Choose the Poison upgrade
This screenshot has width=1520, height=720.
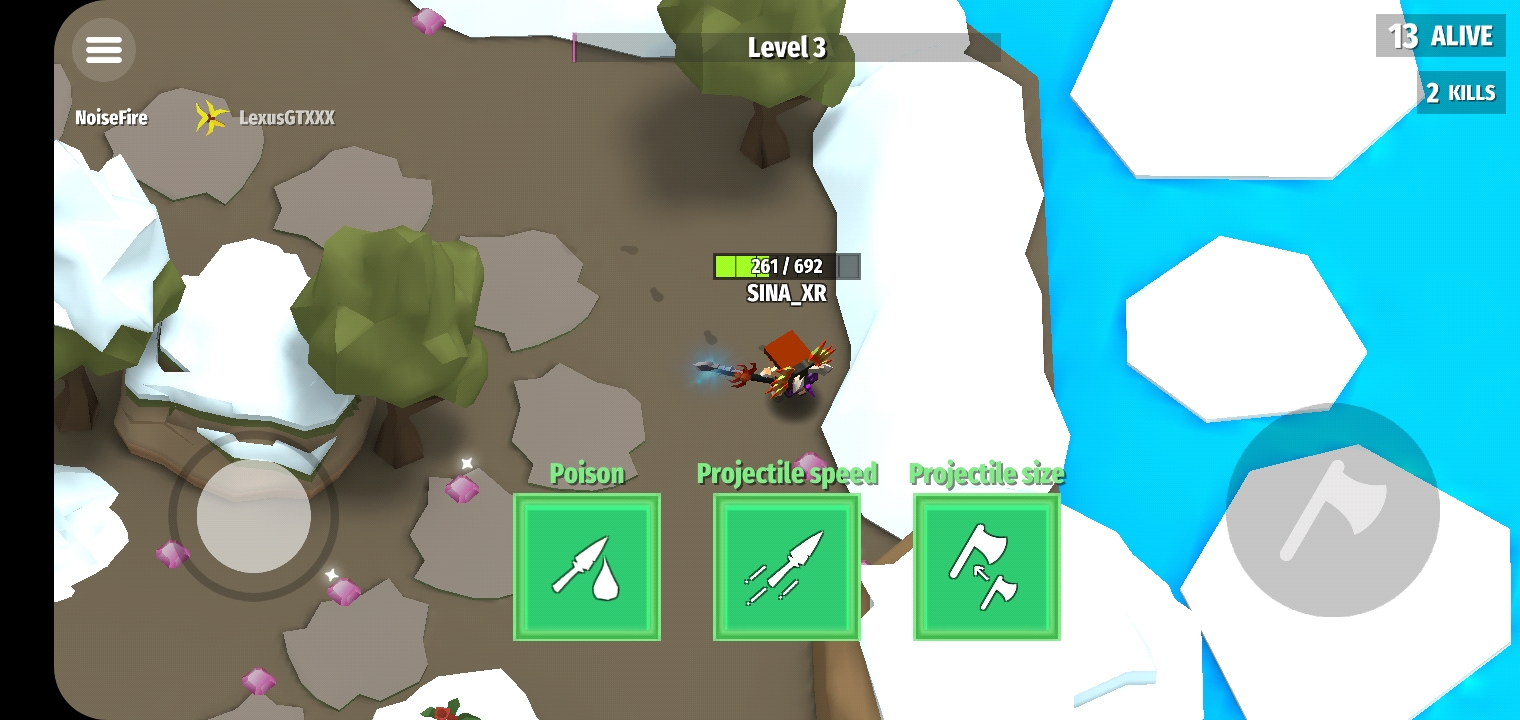click(587, 567)
